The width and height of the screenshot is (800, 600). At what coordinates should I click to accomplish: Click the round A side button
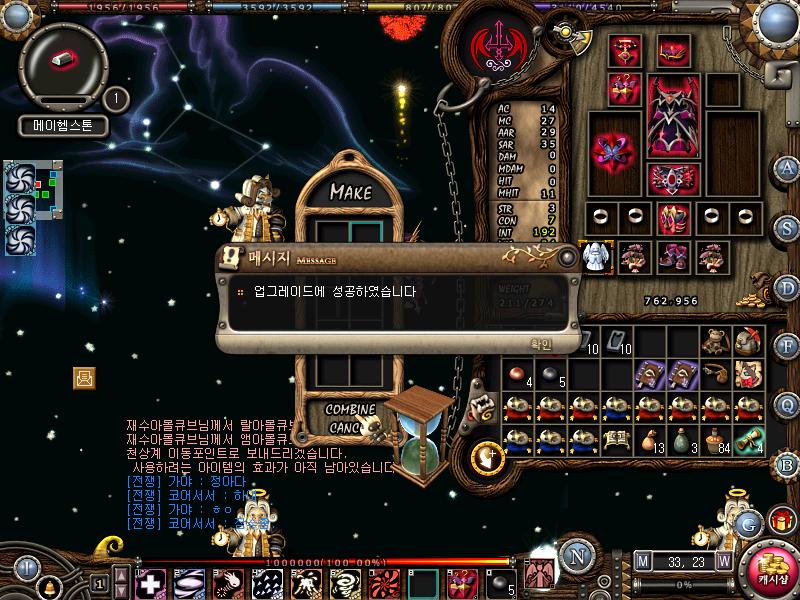click(x=788, y=167)
